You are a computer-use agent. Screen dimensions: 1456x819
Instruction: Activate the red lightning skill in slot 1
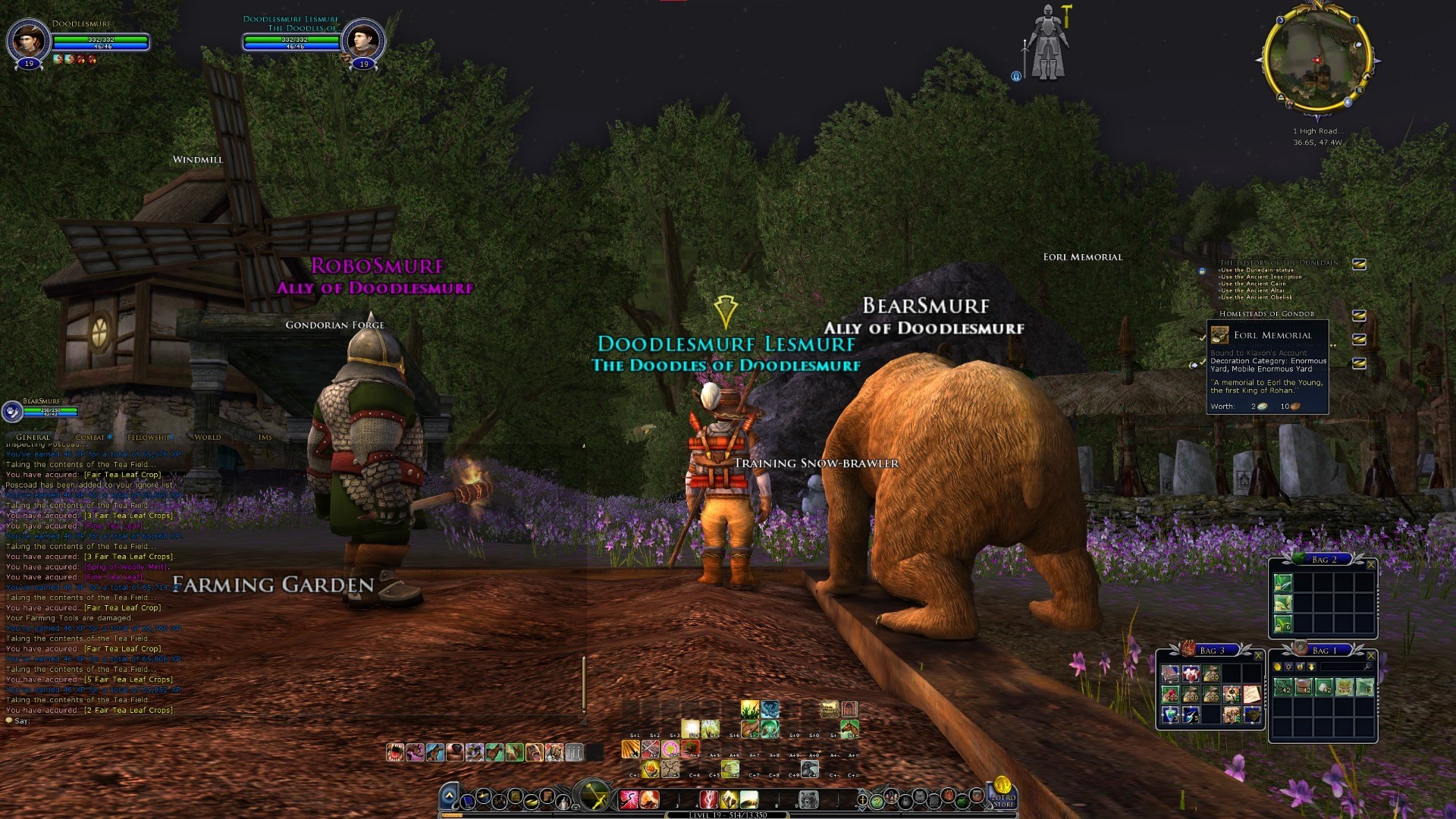[x=629, y=799]
